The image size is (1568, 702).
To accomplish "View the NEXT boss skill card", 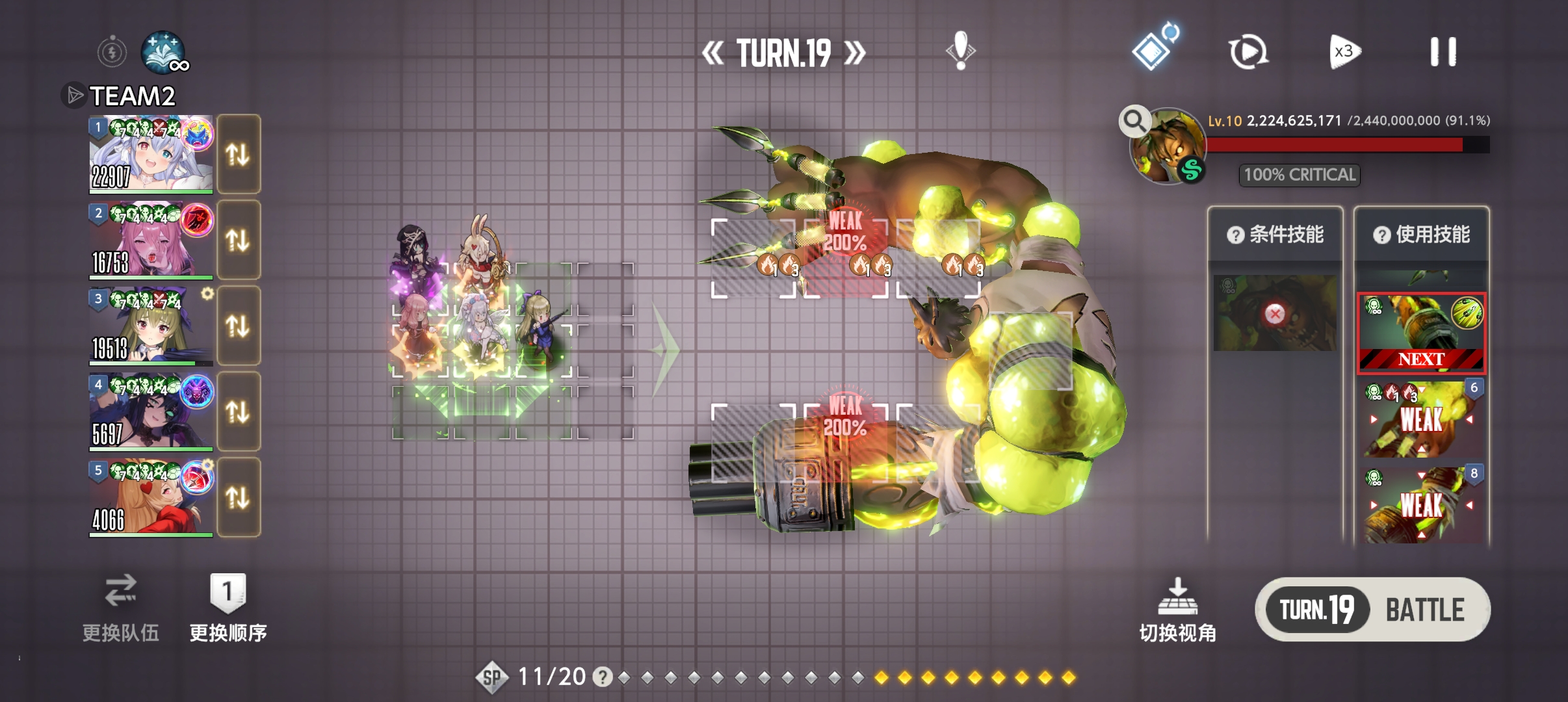I will [x=1421, y=333].
